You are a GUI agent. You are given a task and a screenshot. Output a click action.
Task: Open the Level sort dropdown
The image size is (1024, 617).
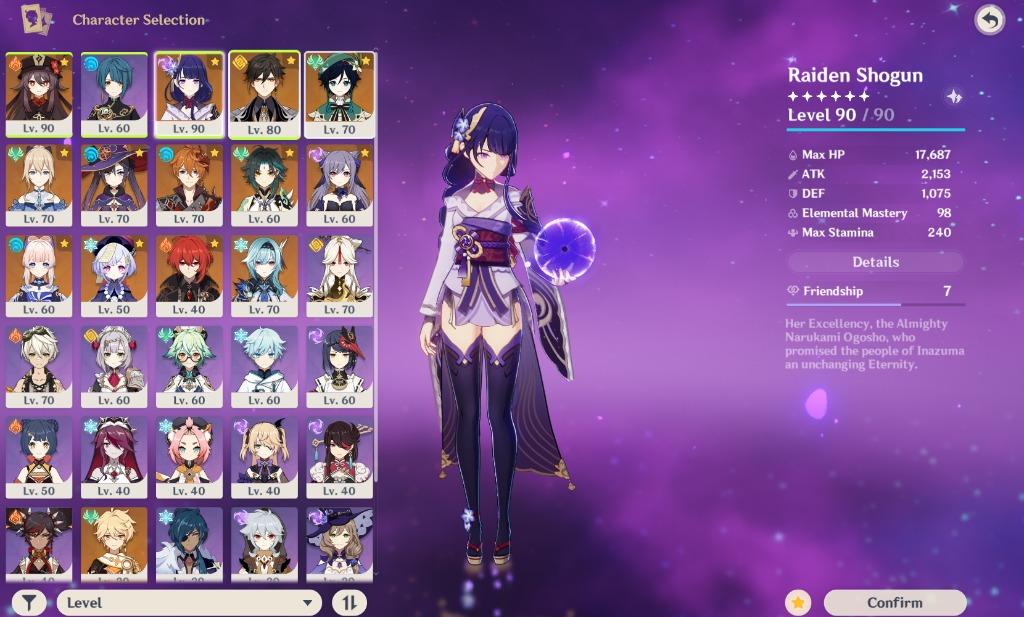pos(189,602)
